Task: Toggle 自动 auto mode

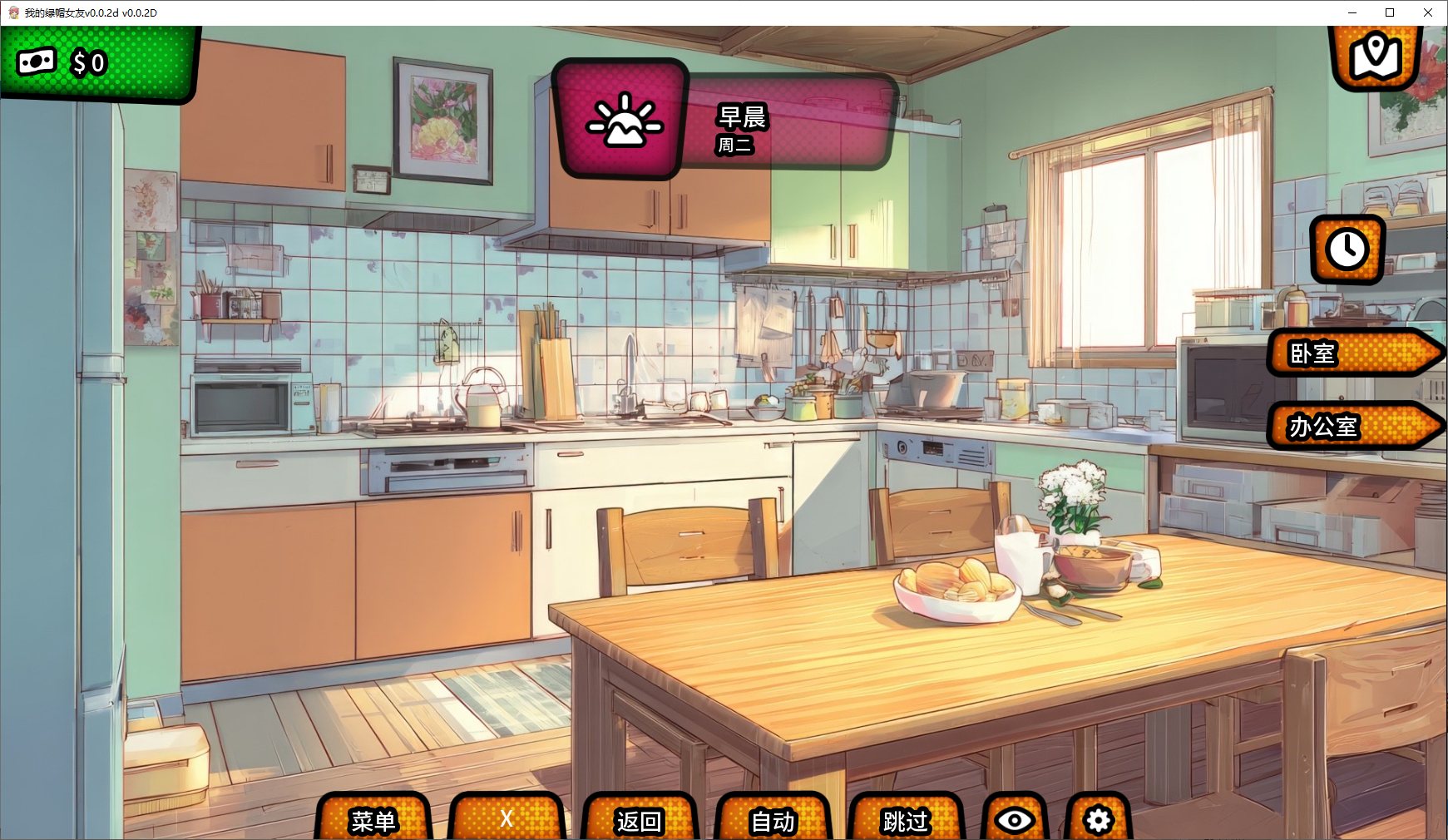Action: 773,820
